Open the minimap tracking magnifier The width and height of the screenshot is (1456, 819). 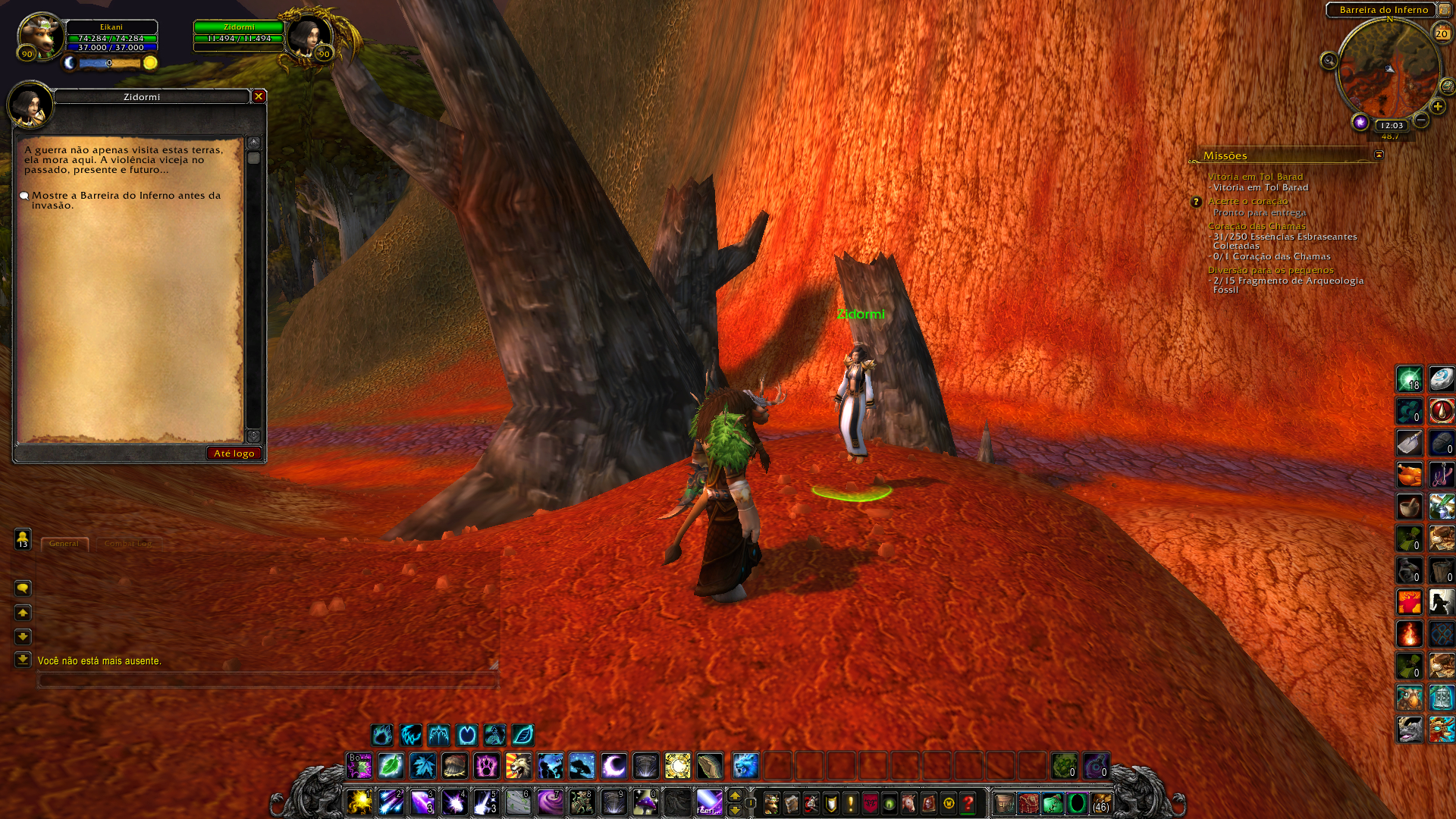(1329, 61)
